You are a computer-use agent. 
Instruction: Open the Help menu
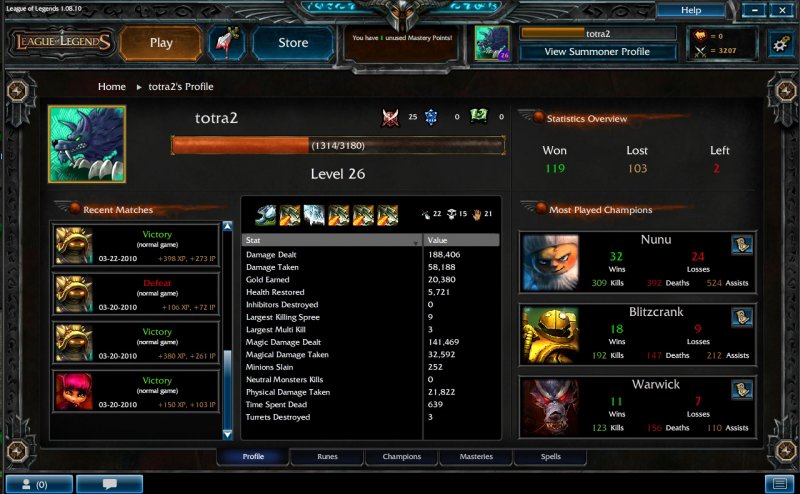coord(690,10)
